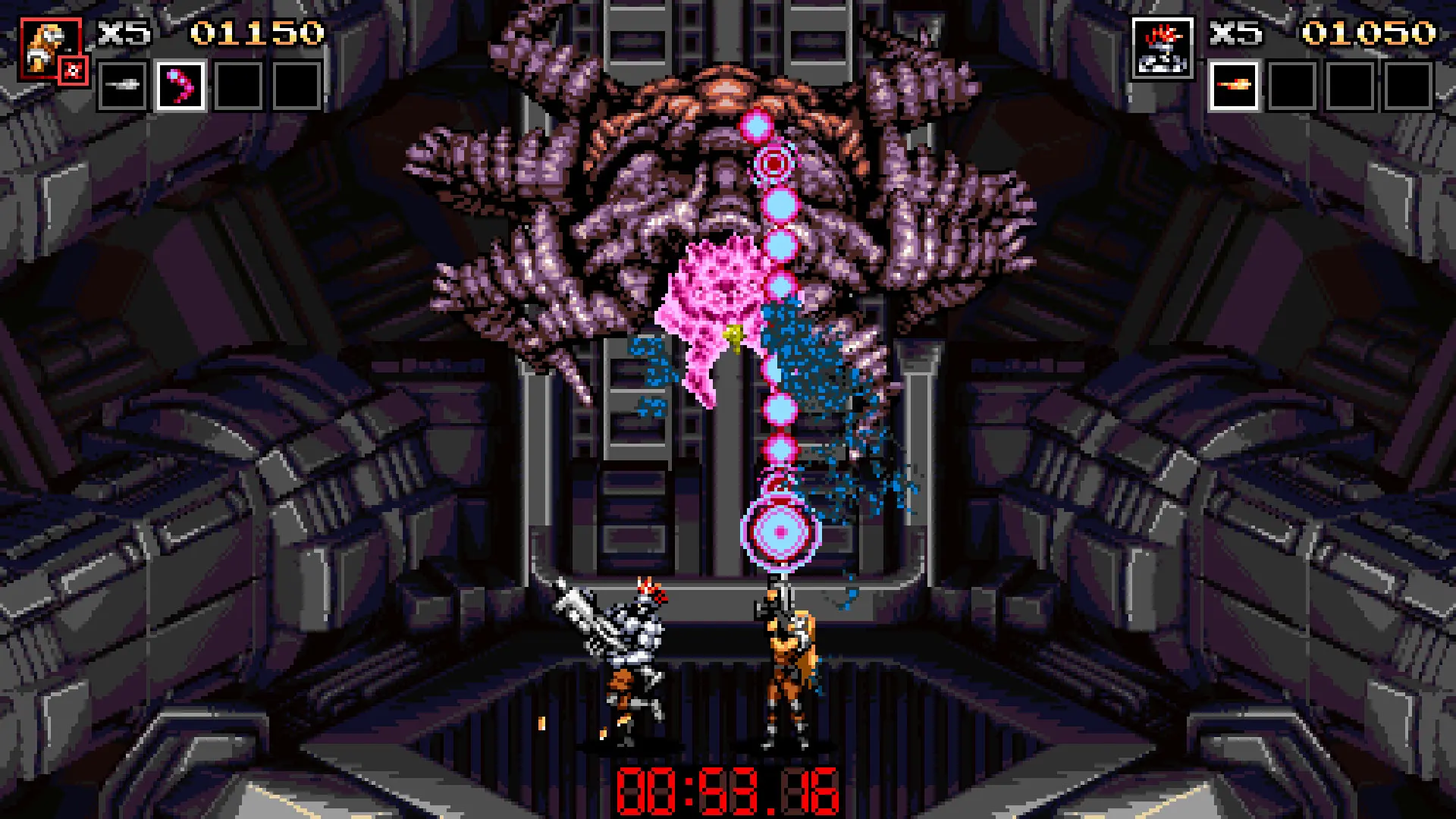The image size is (1456, 819).
Task: Click Player 1's X5 lives counter
Action: click(121, 32)
